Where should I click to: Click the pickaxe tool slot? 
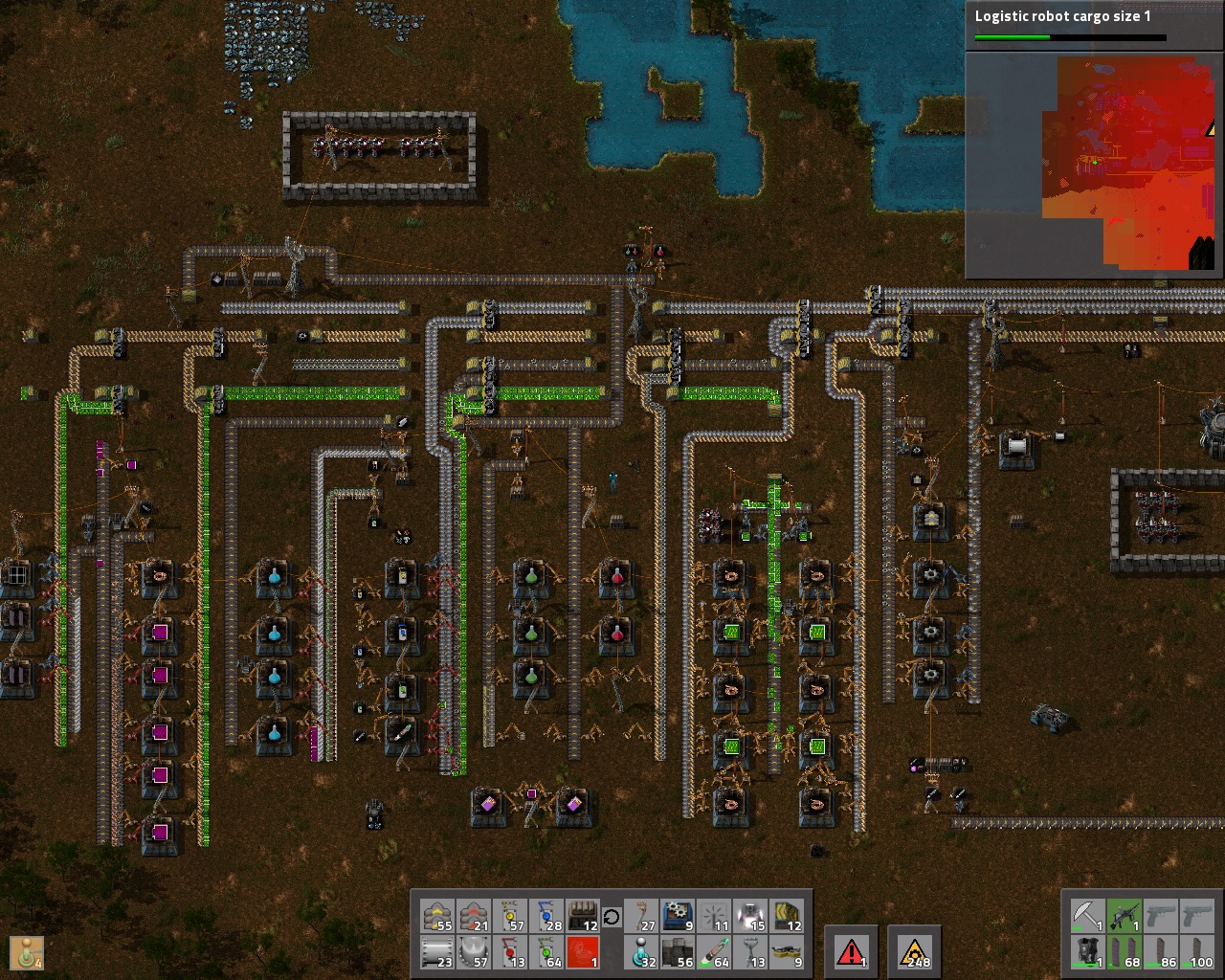point(1088,916)
